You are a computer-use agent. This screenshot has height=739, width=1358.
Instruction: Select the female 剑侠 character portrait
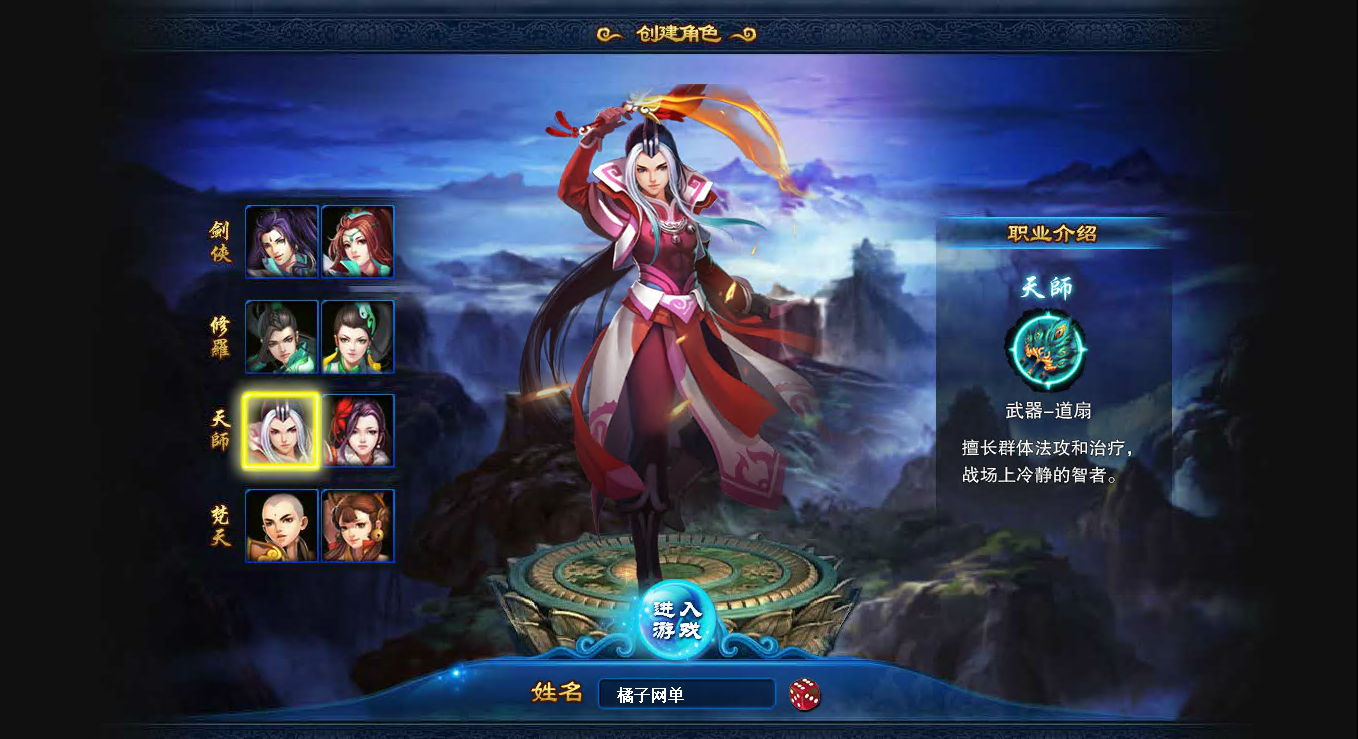coord(358,241)
